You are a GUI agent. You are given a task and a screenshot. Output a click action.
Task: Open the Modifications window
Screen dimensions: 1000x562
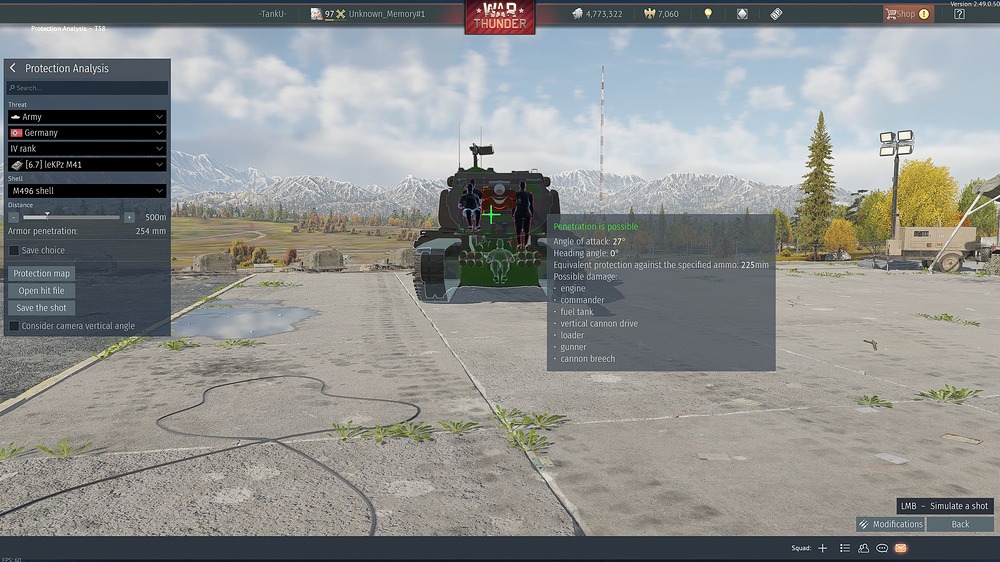coord(890,524)
